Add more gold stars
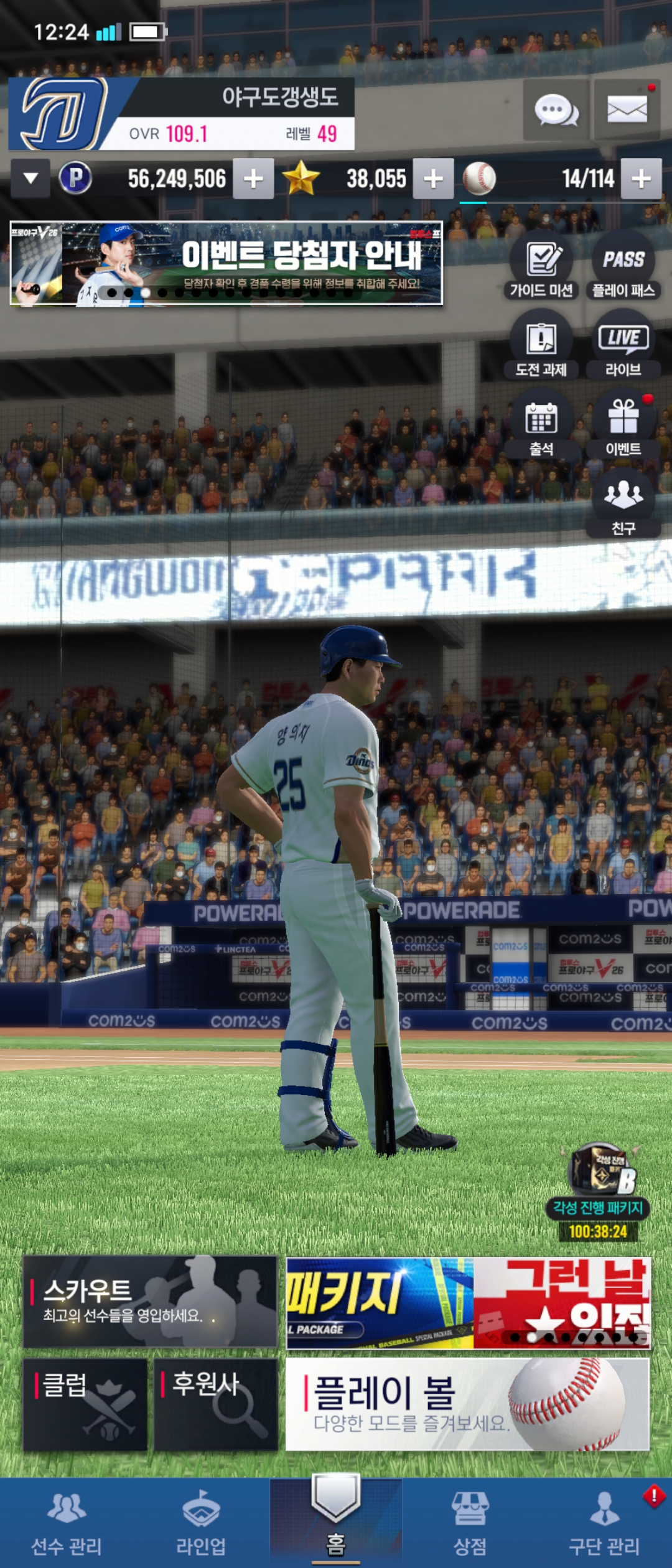Viewport: 672px width, 1568px height. pos(433,179)
